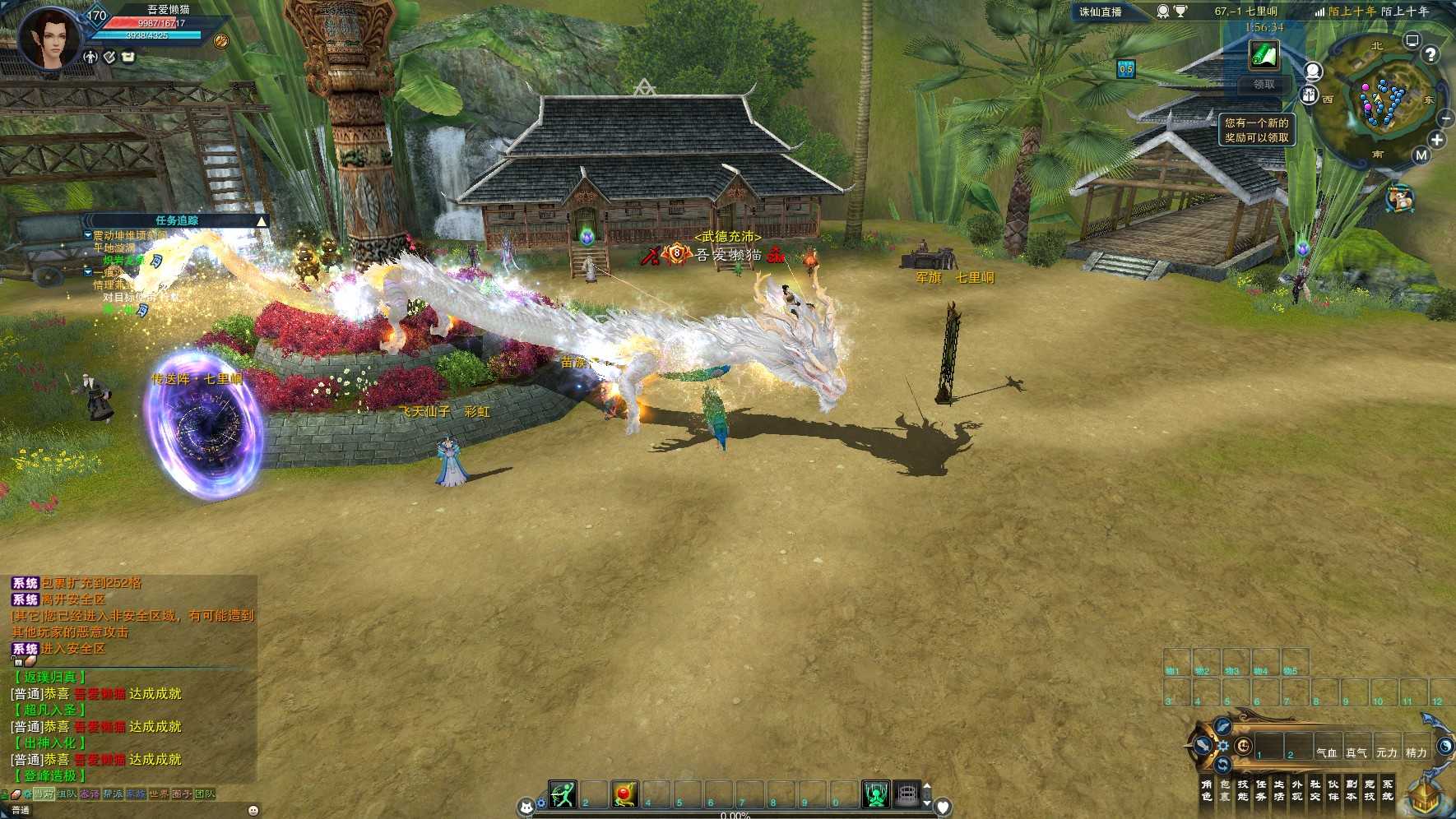Click the question mark help icon
Viewport: 1456px width, 819px height.
pyautogui.click(x=1430, y=54)
